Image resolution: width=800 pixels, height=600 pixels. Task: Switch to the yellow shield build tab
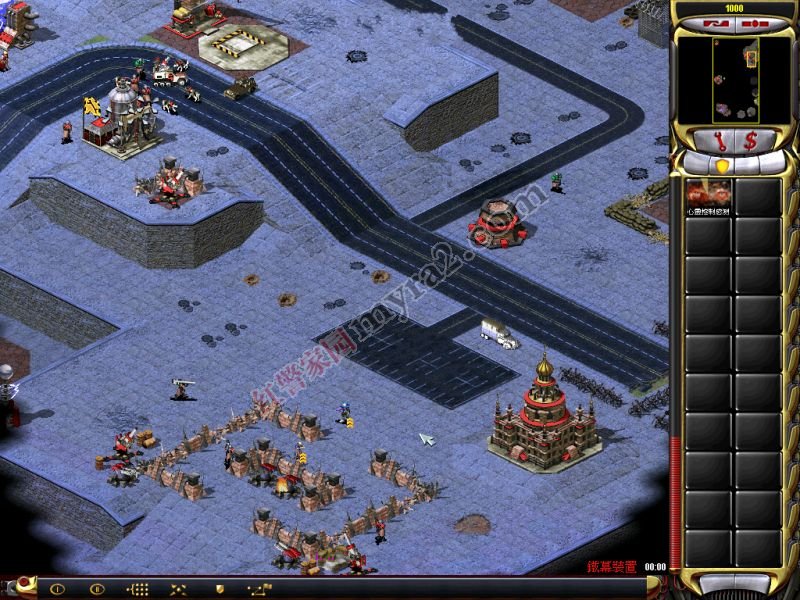[x=722, y=165]
